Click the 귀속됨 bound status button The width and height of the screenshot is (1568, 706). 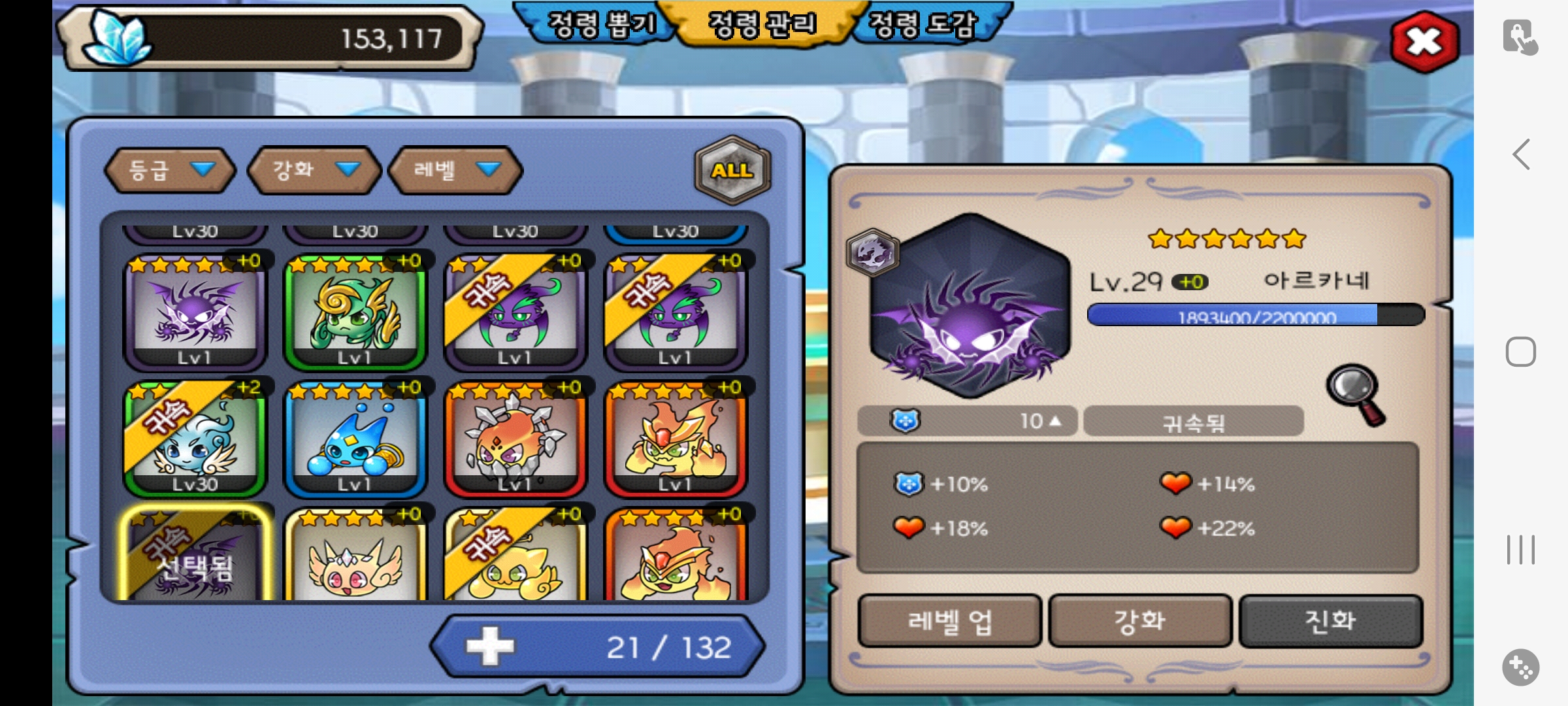click(x=1193, y=422)
